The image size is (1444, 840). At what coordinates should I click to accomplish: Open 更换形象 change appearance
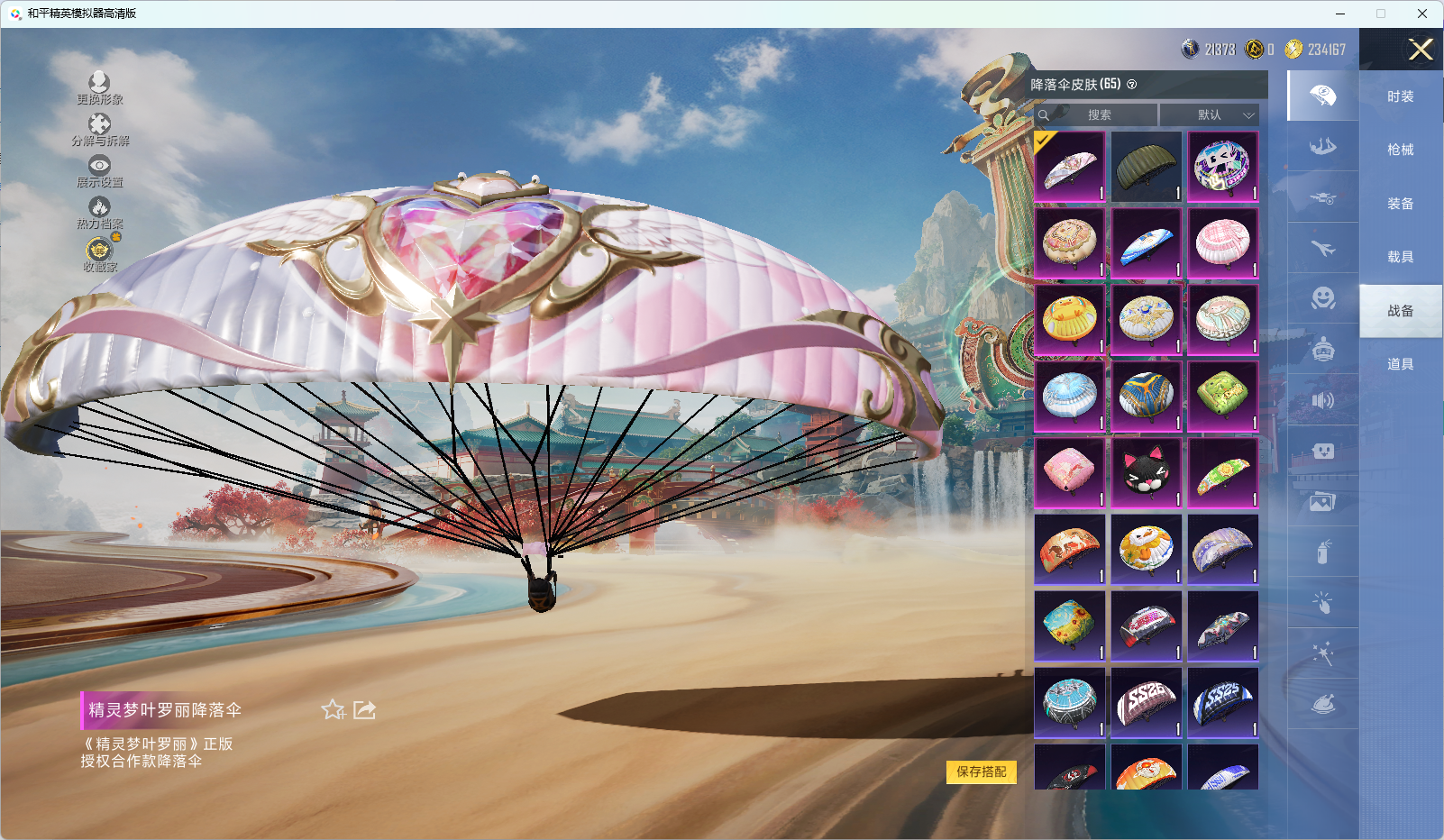coord(99,88)
